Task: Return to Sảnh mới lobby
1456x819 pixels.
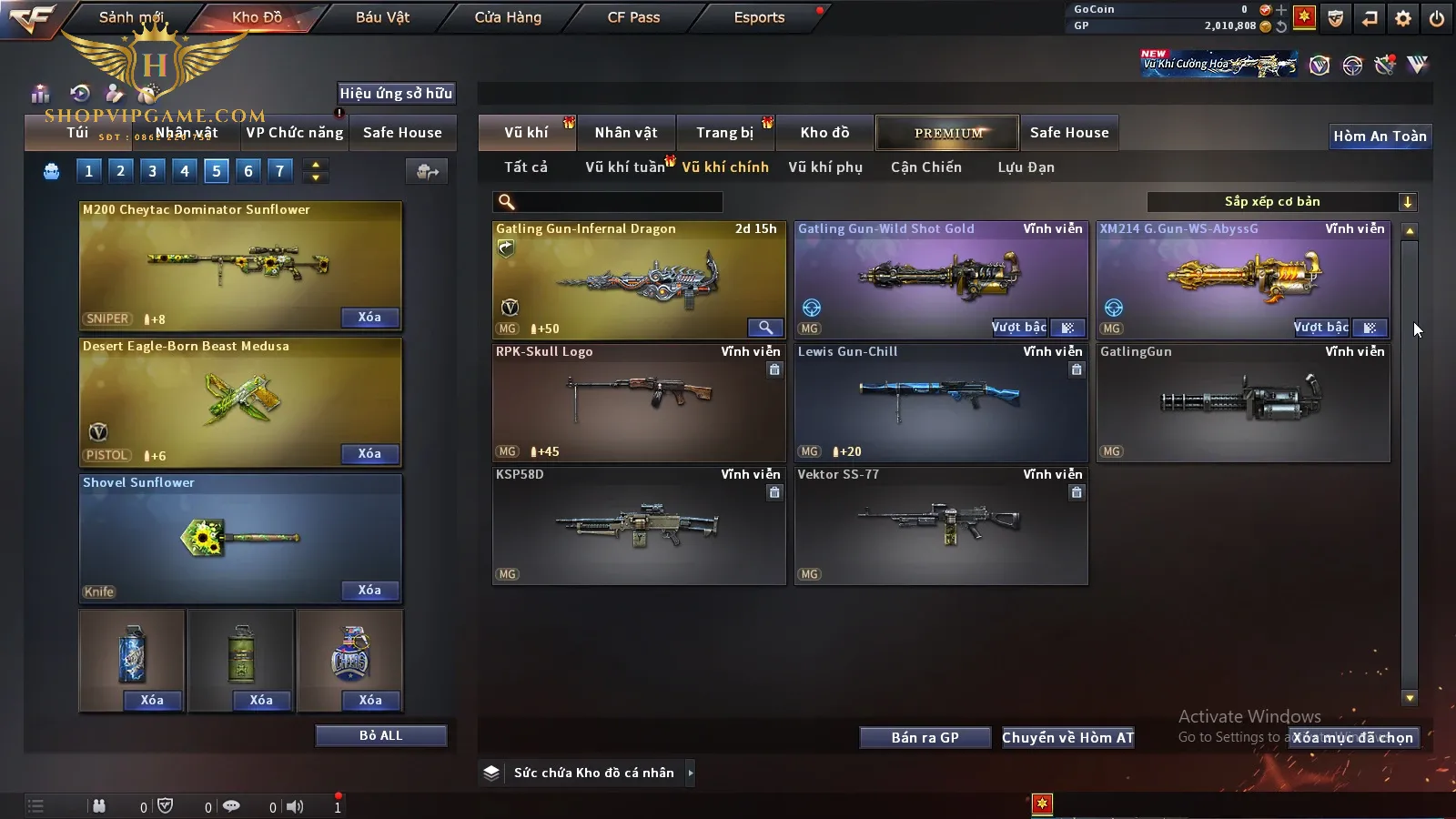Action: click(x=131, y=17)
